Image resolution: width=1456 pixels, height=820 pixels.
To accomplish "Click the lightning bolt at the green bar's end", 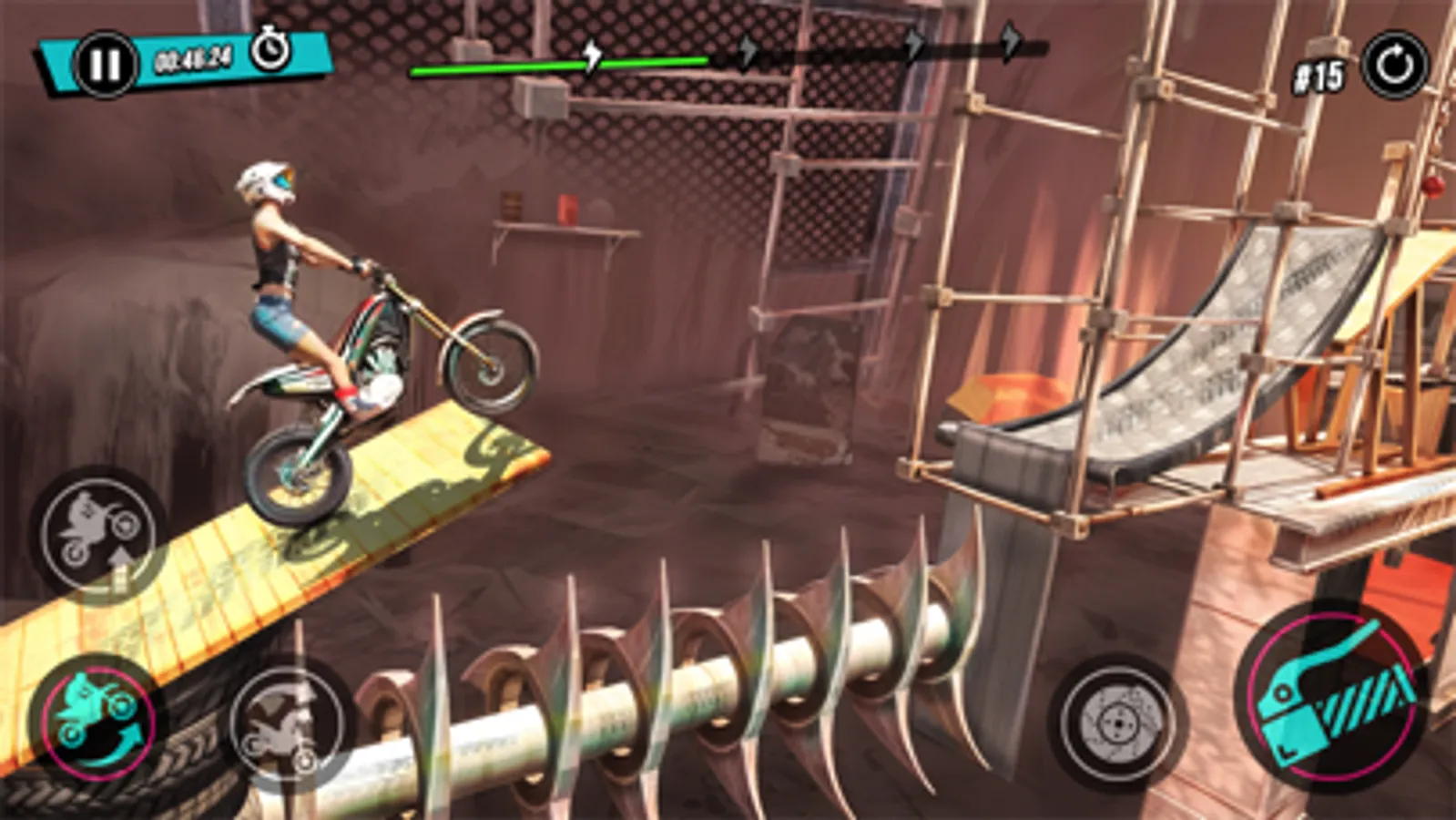I will coord(591,57).
